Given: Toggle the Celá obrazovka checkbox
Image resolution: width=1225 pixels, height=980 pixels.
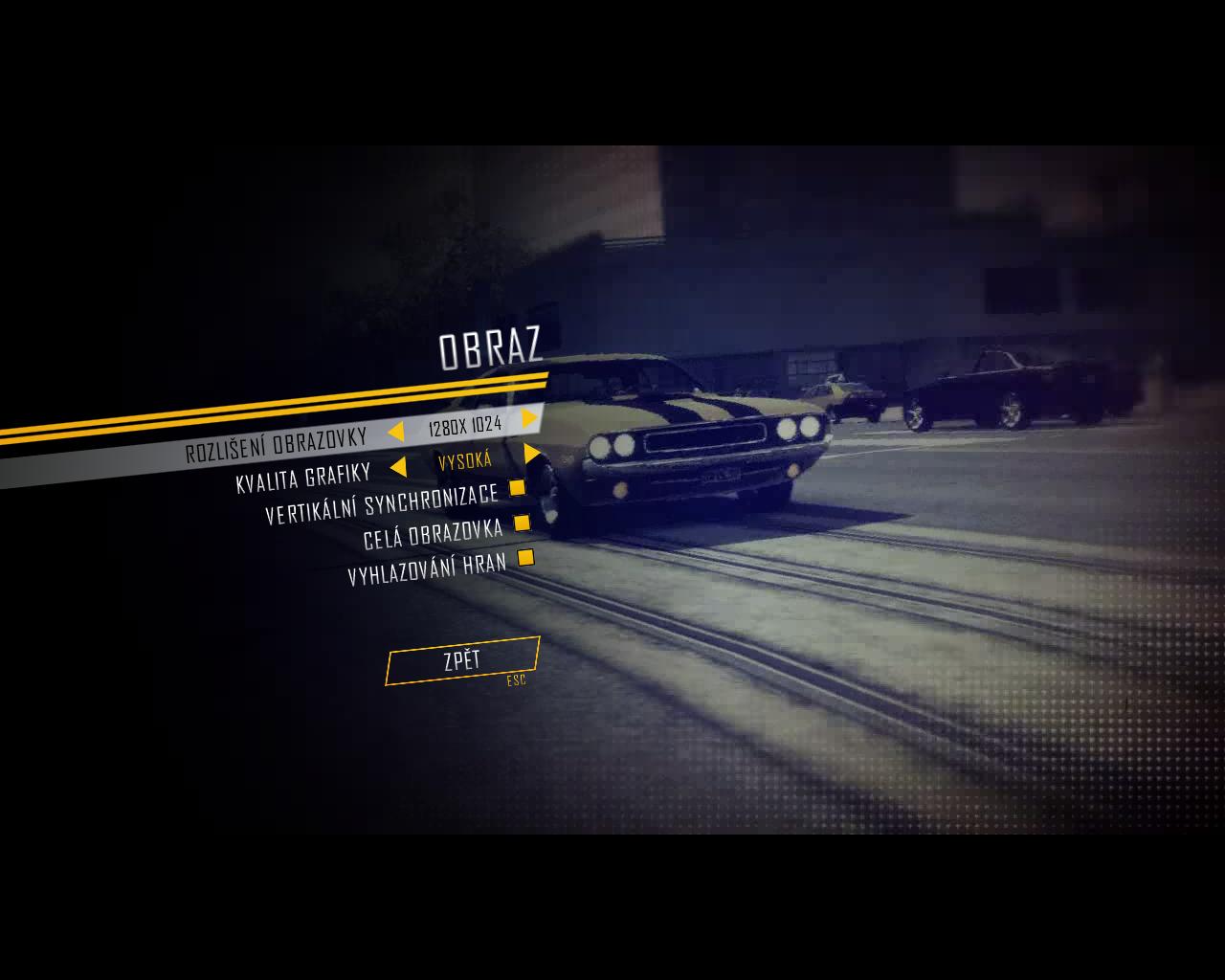Looking at the screenshot, I should [x=522, y=523].
